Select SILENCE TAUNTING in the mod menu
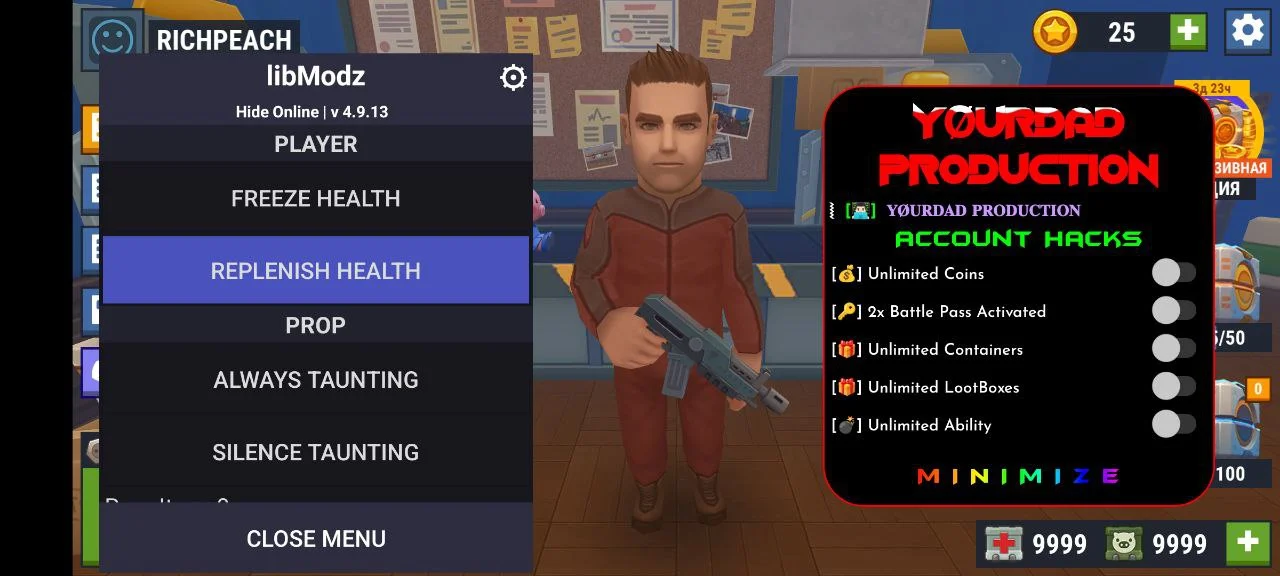 coord(315,452)
